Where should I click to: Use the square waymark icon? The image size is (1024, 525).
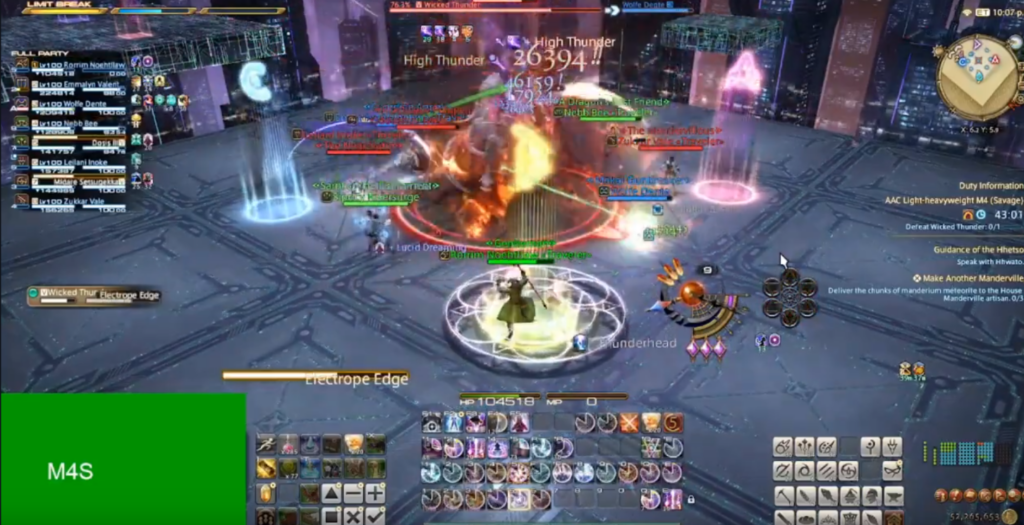pyautogui.click(x=332, y=516)
